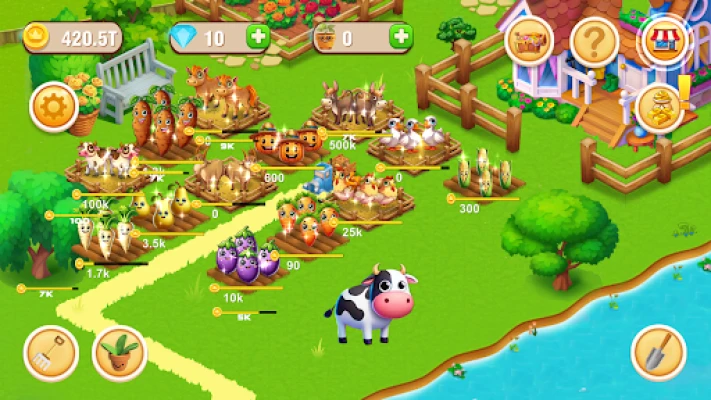
Task: Open the potted plant menu
Action: pyautogui.click(x=118, y=353)
